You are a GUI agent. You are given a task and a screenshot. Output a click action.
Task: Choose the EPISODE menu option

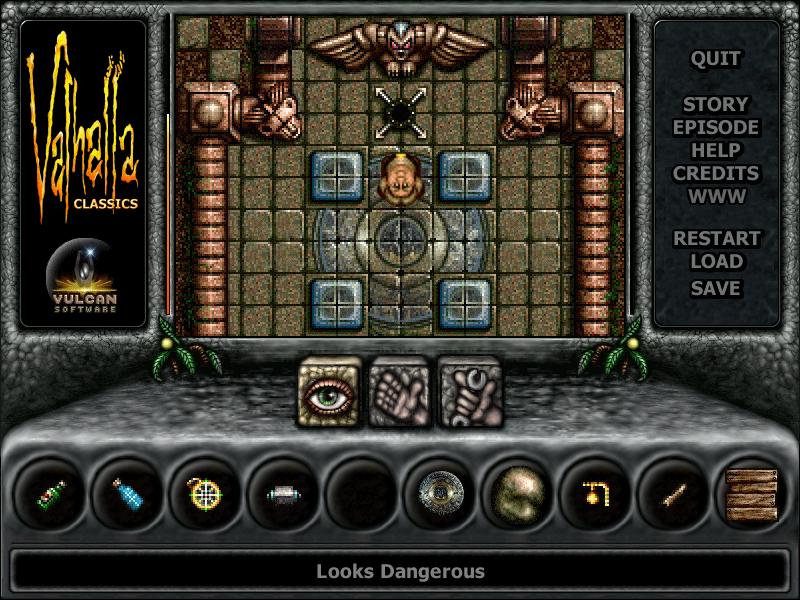[715, 127]
